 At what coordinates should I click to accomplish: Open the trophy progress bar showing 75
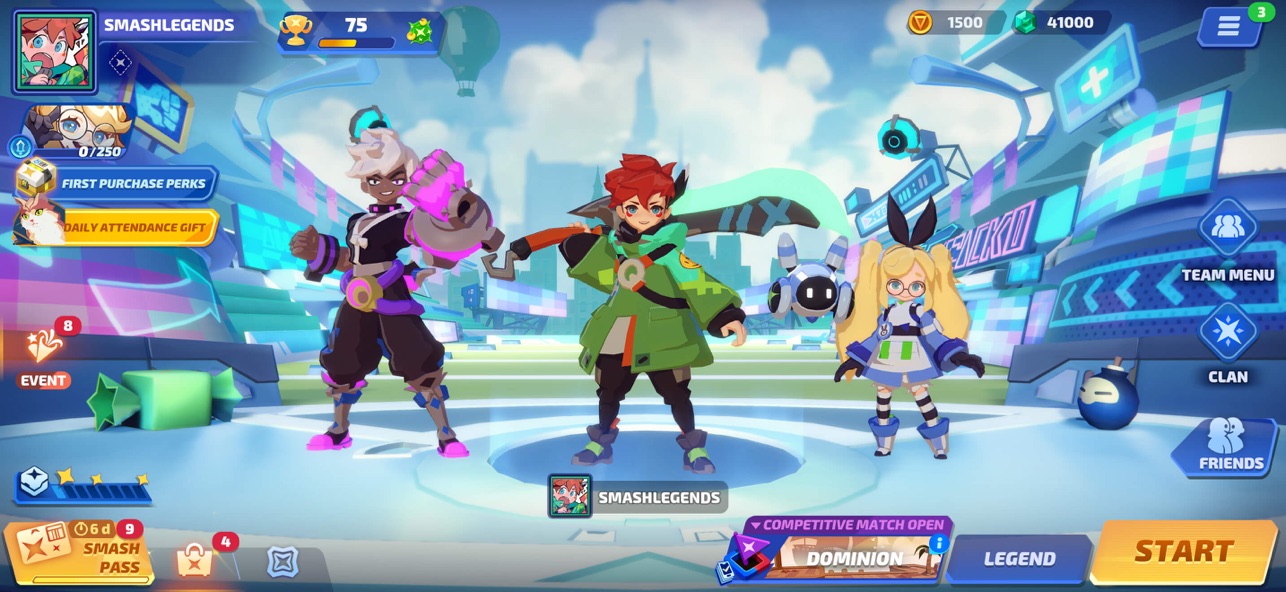tap(360, 31)
